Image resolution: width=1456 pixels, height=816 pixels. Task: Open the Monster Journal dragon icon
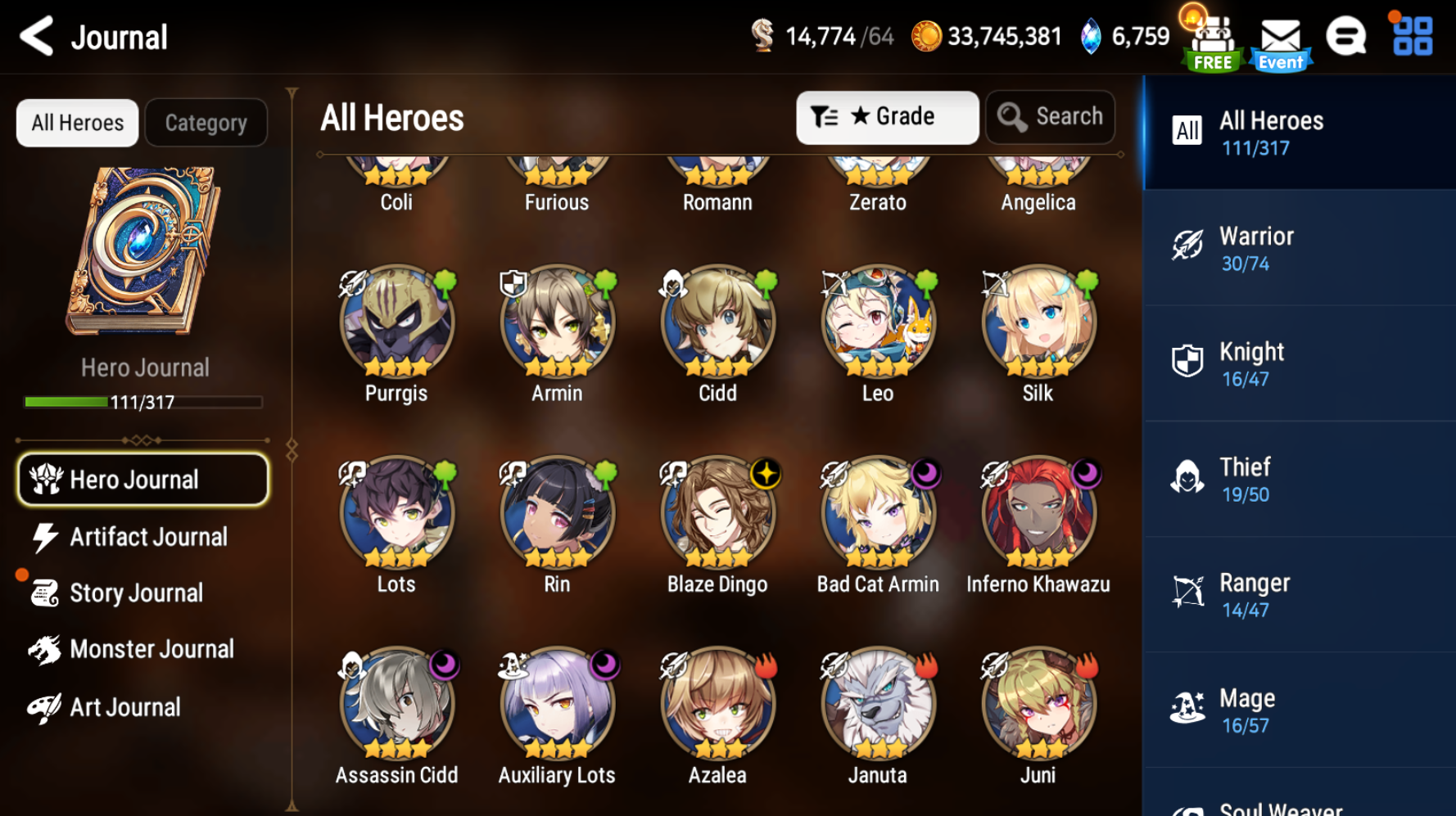pyautogui.click(x=43, y=648)
